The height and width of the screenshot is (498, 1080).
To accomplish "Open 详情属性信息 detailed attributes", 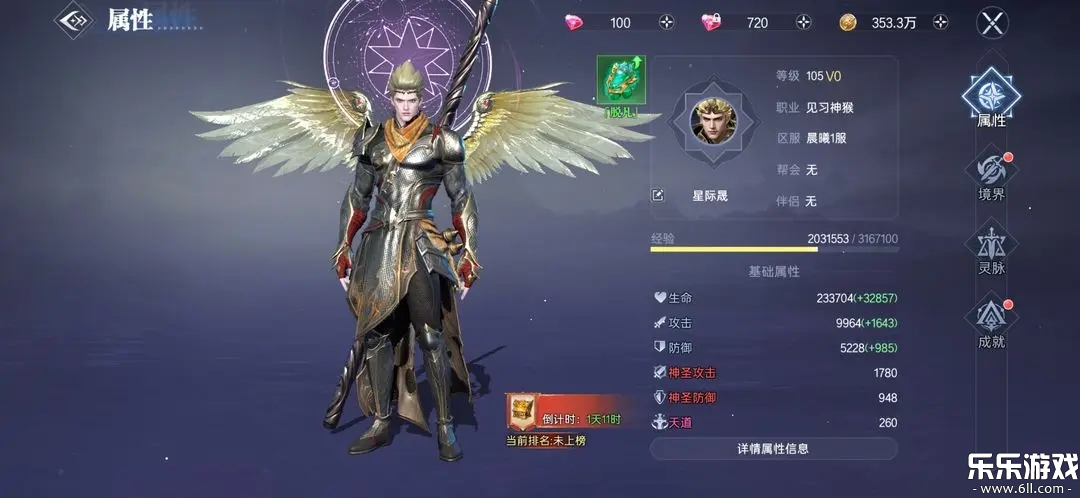I will coord(773,449).
